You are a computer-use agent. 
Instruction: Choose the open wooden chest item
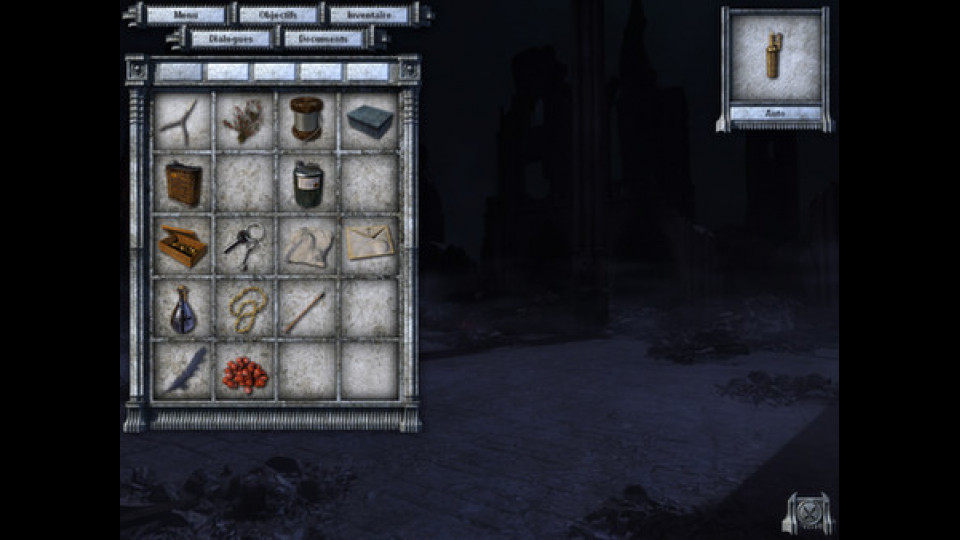[x=182, y=246]
